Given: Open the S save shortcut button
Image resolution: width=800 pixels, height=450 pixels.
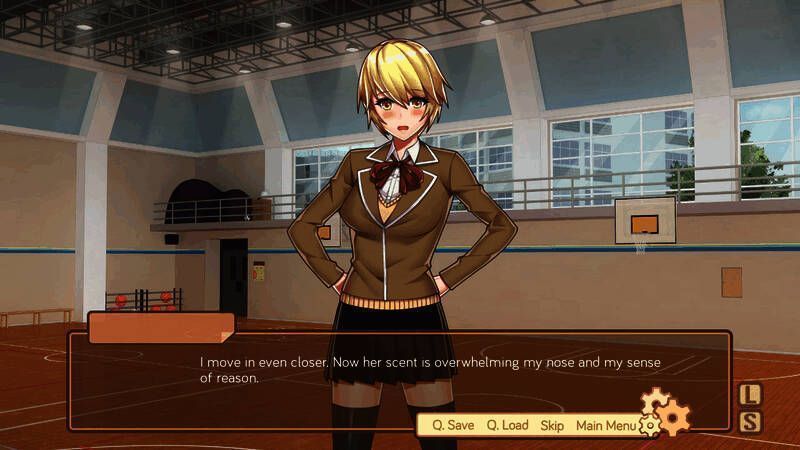Looking at the screenshot, I should click(749, 422).
